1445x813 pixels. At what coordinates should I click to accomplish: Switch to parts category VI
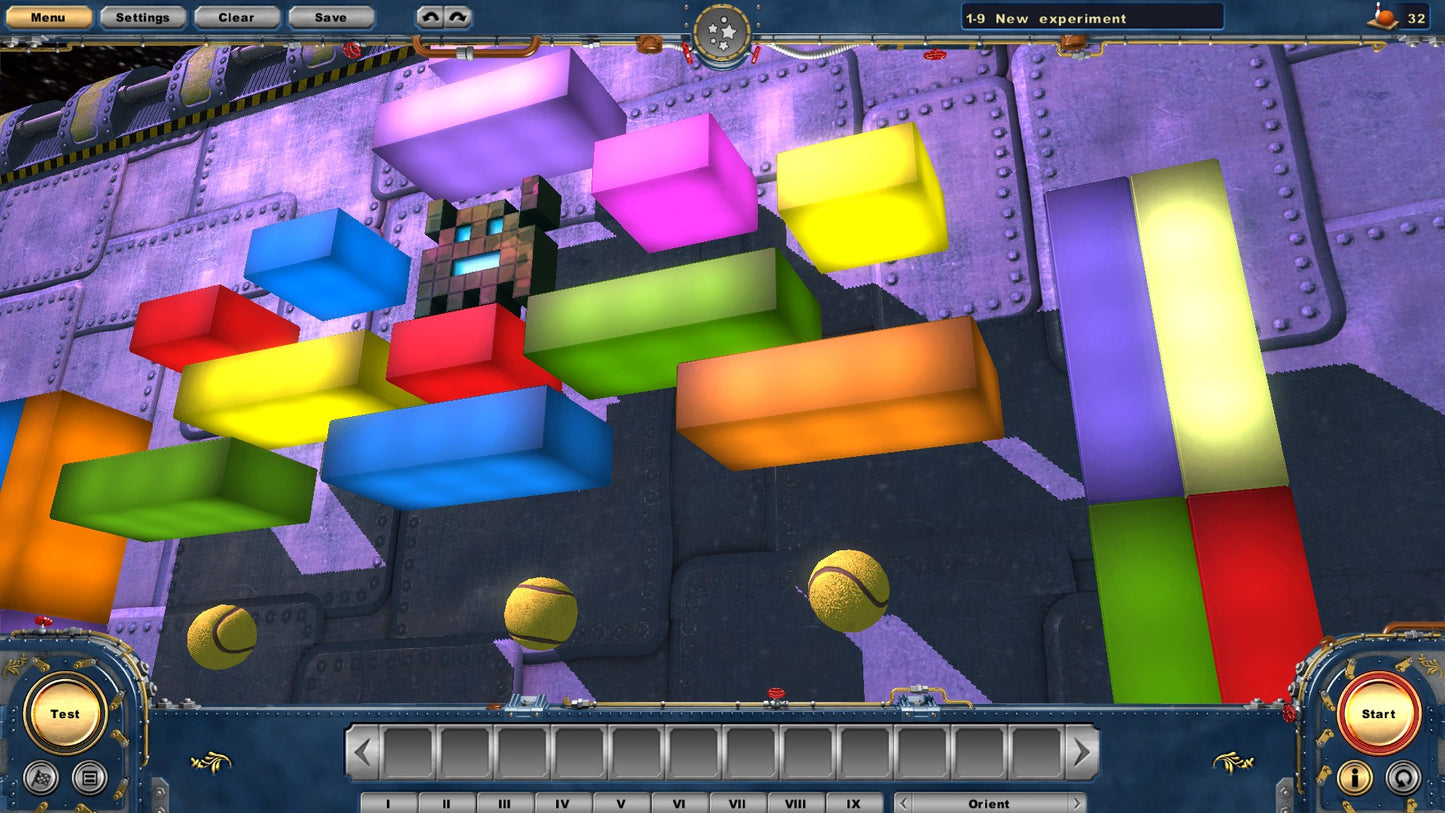(679, 803)
